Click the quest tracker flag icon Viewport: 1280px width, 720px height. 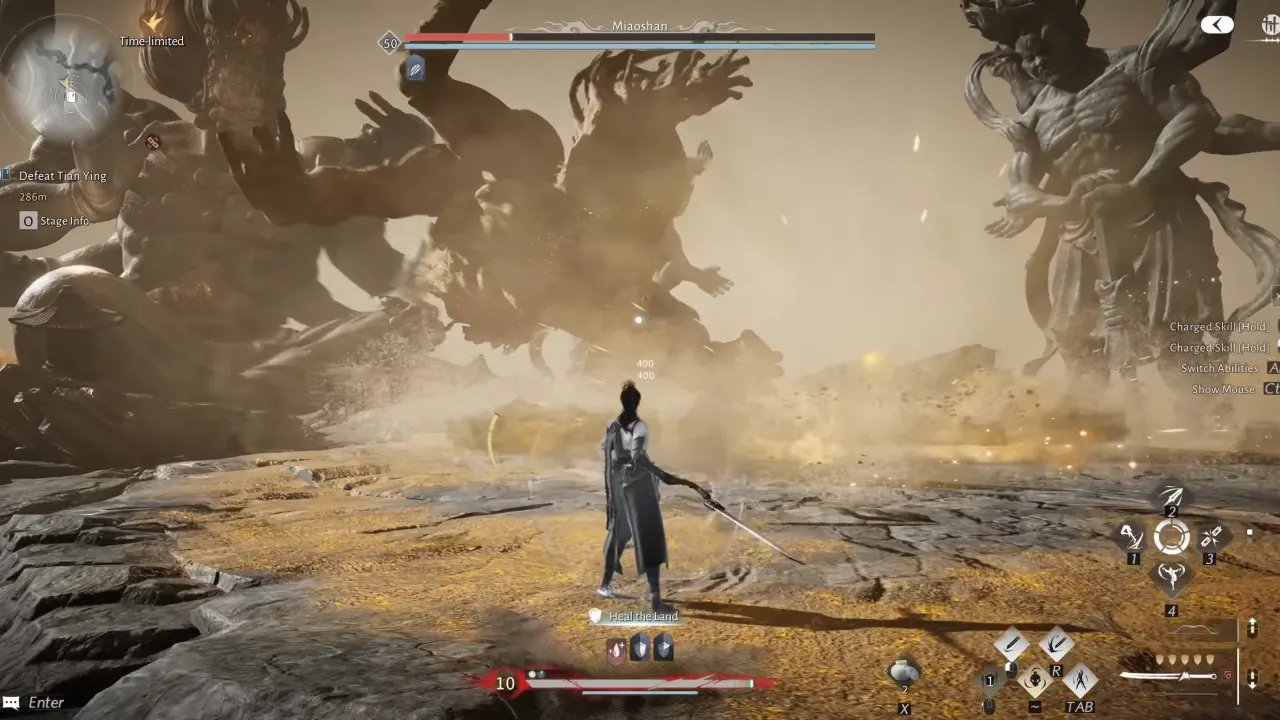coord(8,175)
